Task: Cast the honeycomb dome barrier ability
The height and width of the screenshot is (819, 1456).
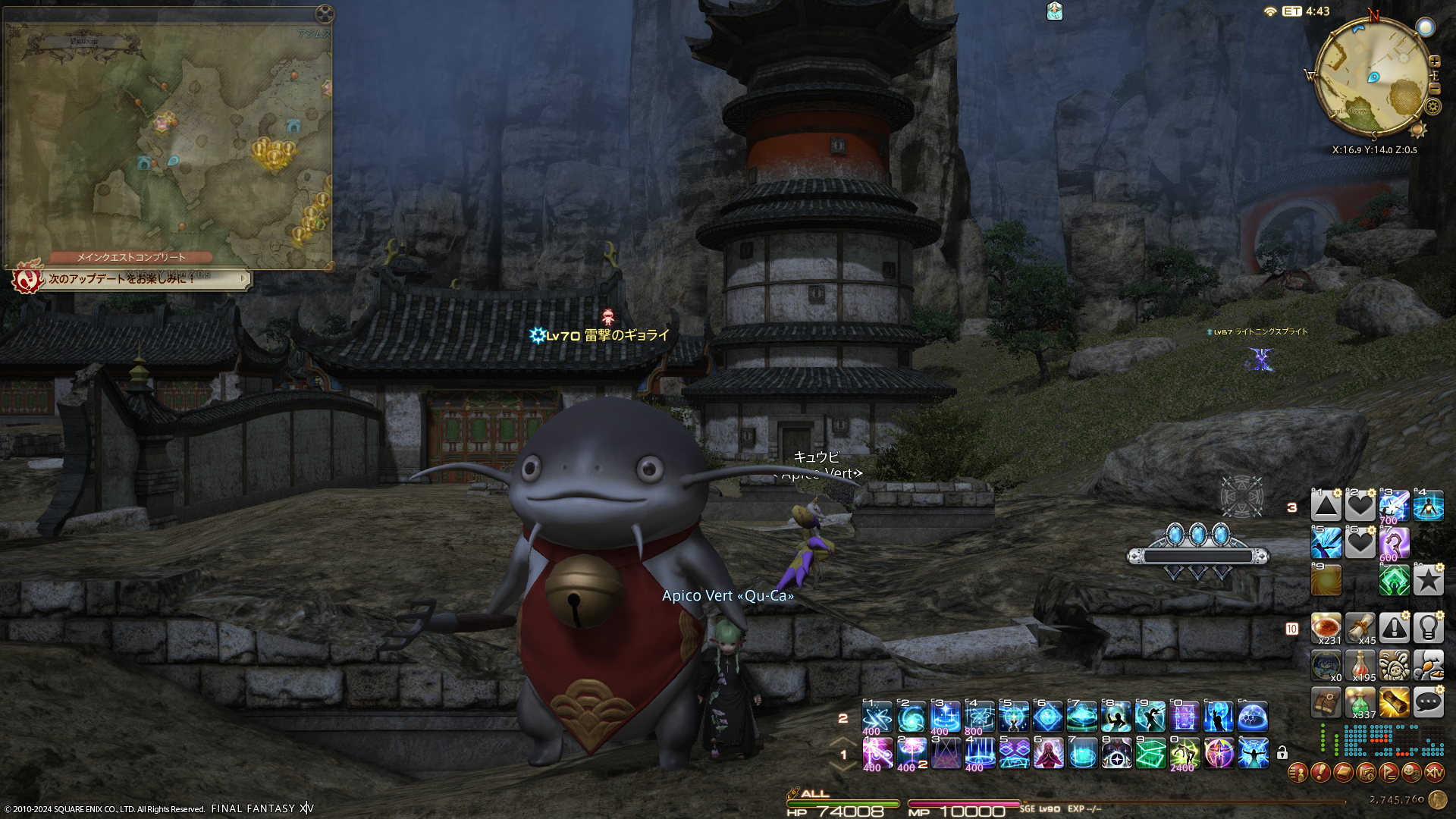Action: [x=1253, y=717]
